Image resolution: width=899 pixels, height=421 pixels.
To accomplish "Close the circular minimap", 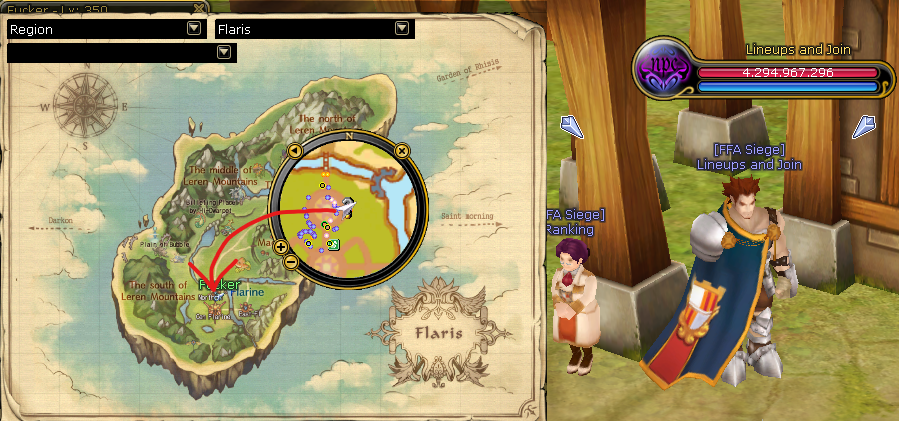I will tap(401, 151).
